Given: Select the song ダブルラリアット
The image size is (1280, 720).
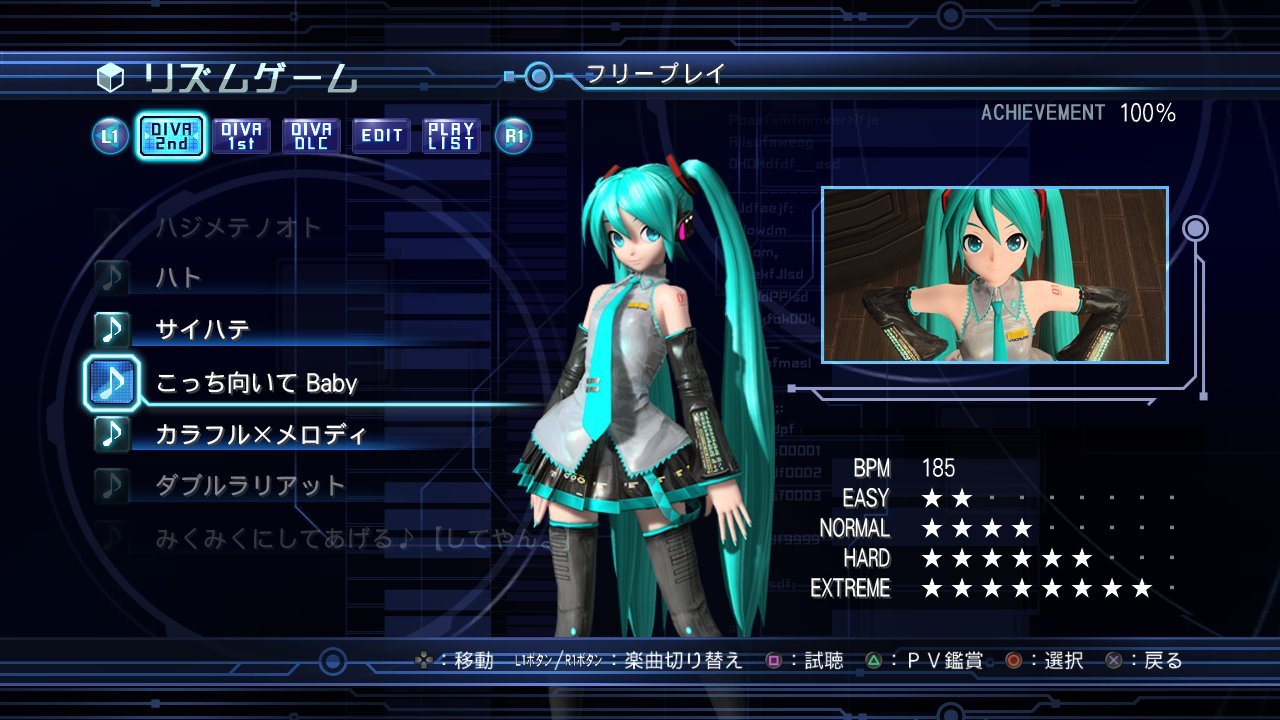Looking at the screenshot, I should pos(250,486).
